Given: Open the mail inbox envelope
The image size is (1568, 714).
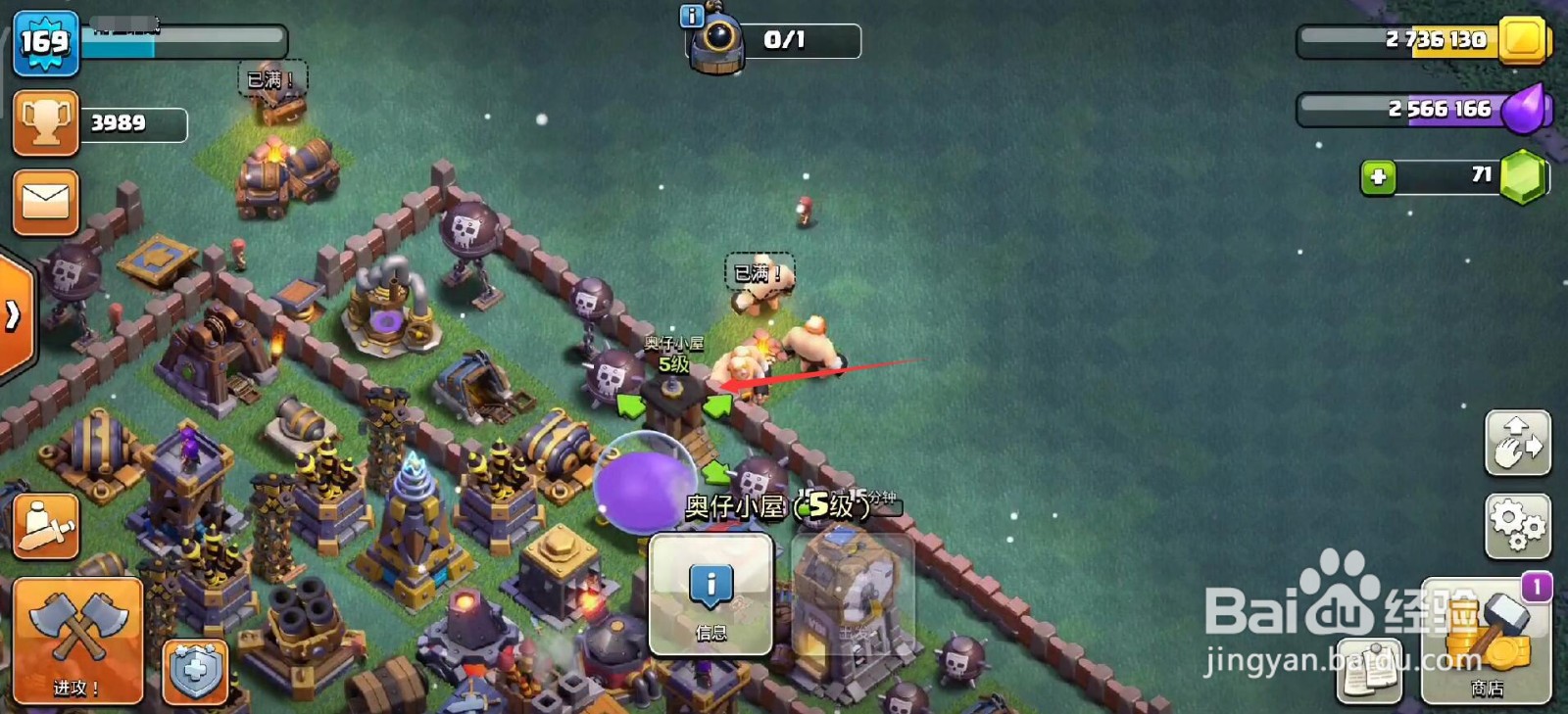Looking at the screenshot, I should tap(45, 203).
